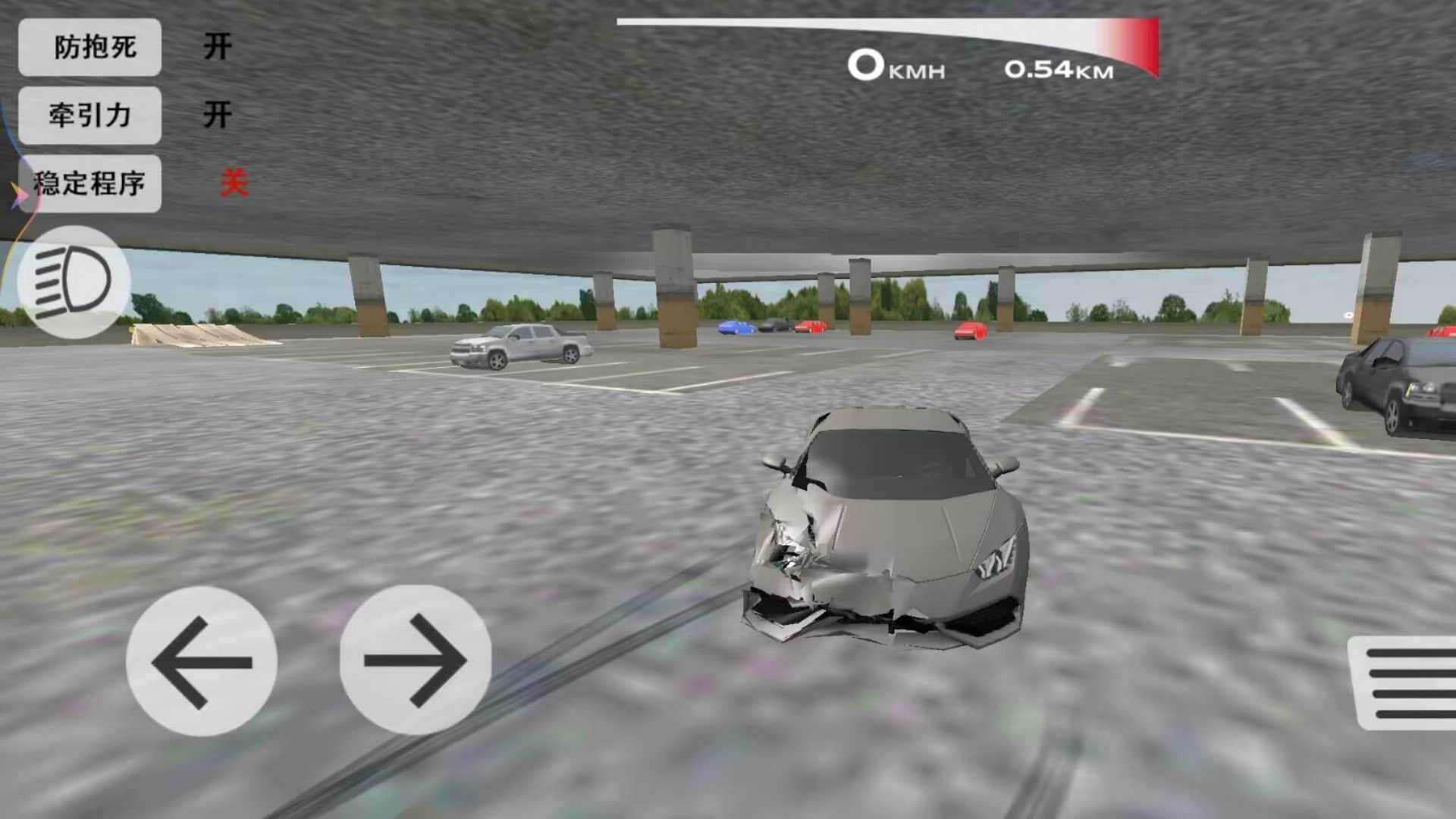Steer left with the left arrow button
The image size is (1456, 819).
[x=202, y=661]
